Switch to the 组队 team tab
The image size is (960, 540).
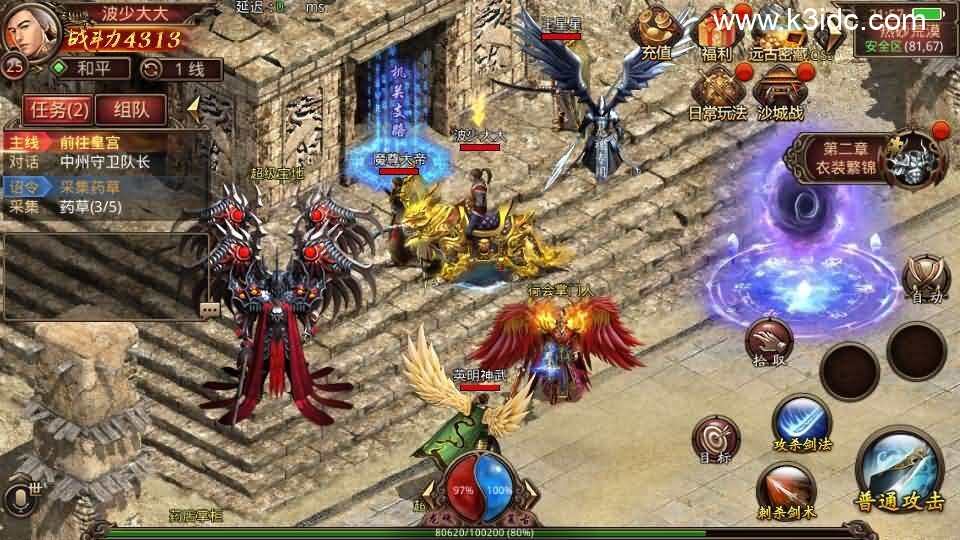point(131,108)
